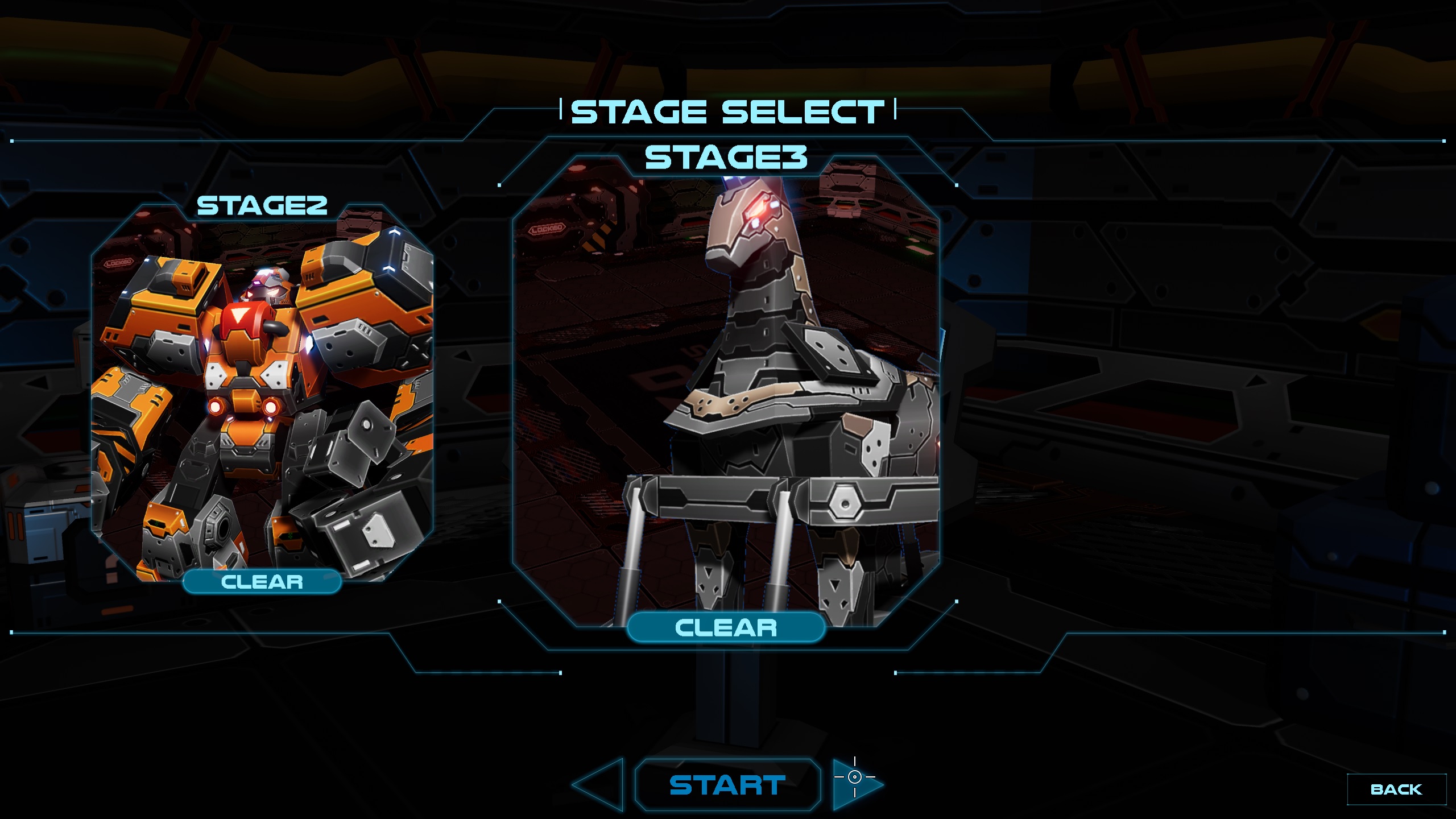
Task: Start the selected Stage 3
Action: click(x=727, y=785)
